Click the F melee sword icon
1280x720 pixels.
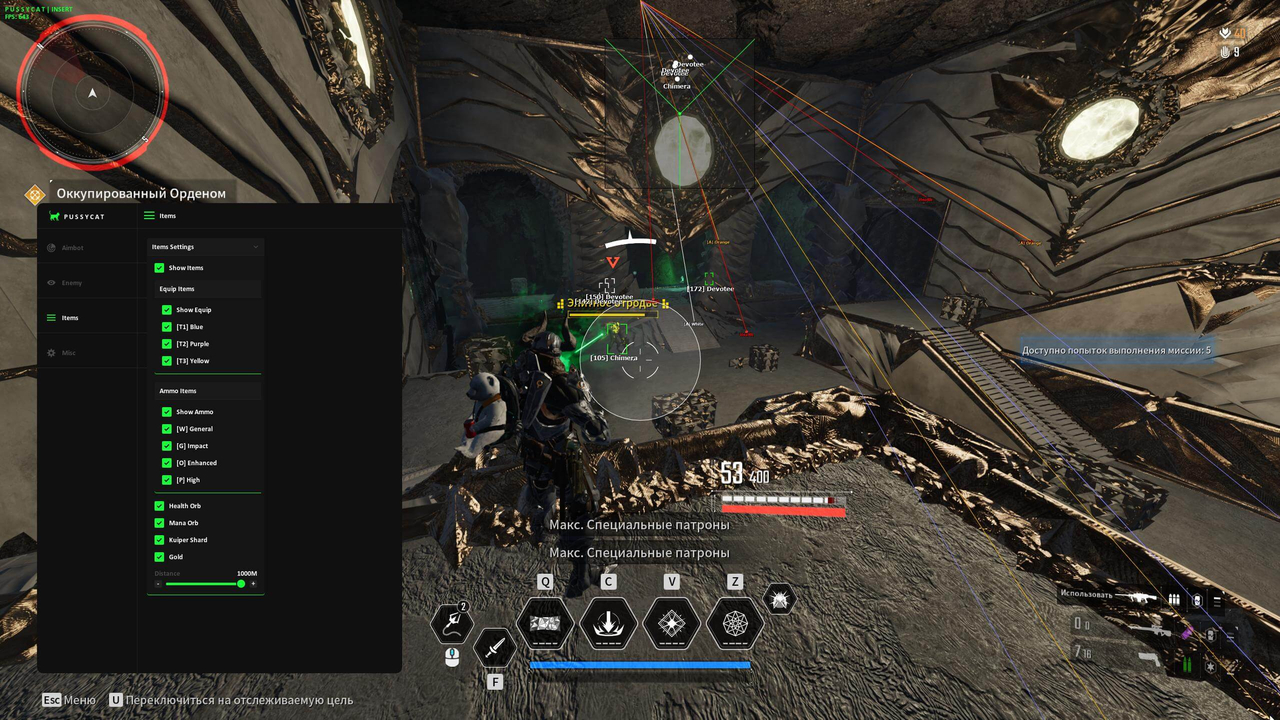495,650
